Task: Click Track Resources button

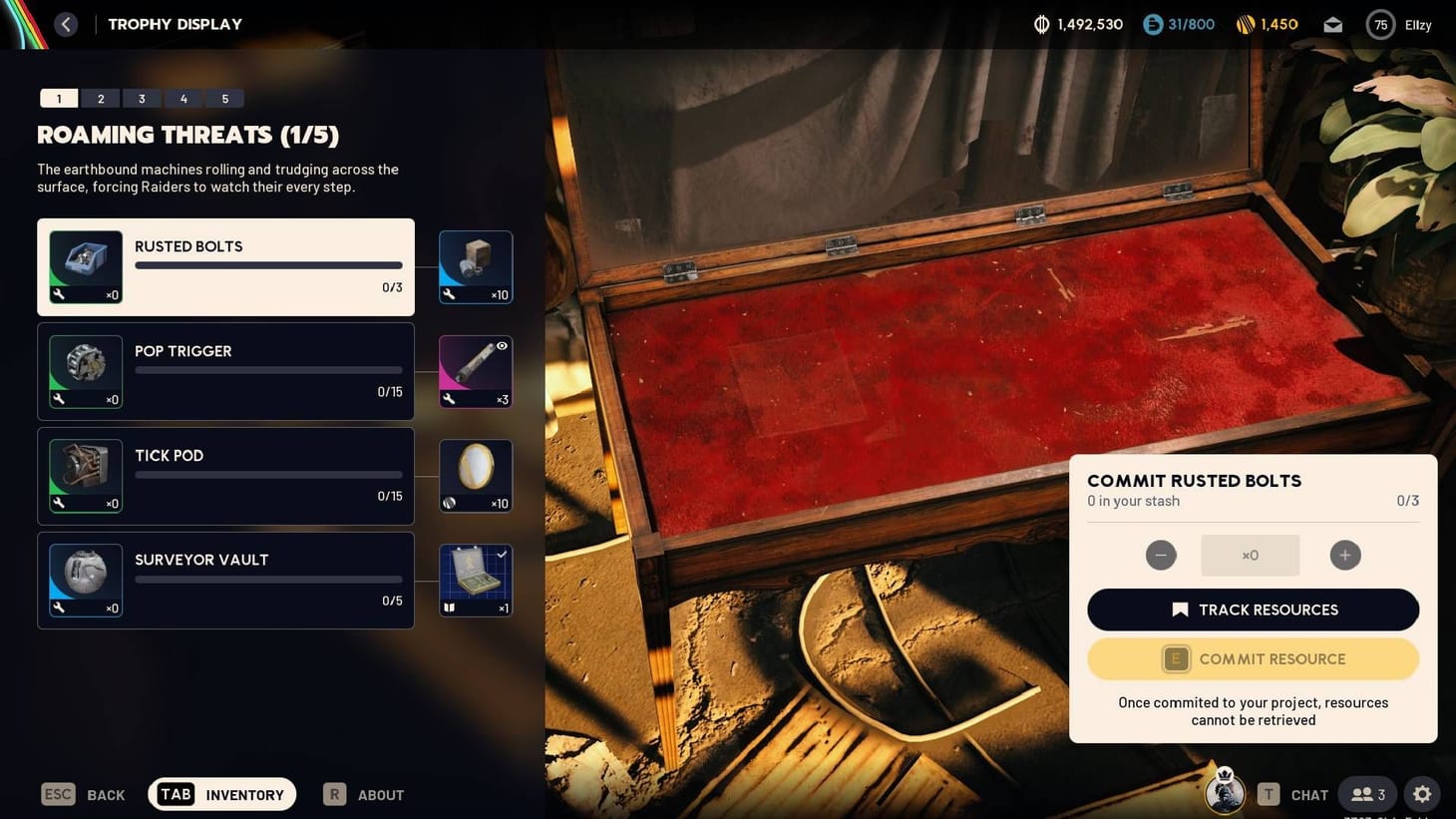Action: [1253, 610]
